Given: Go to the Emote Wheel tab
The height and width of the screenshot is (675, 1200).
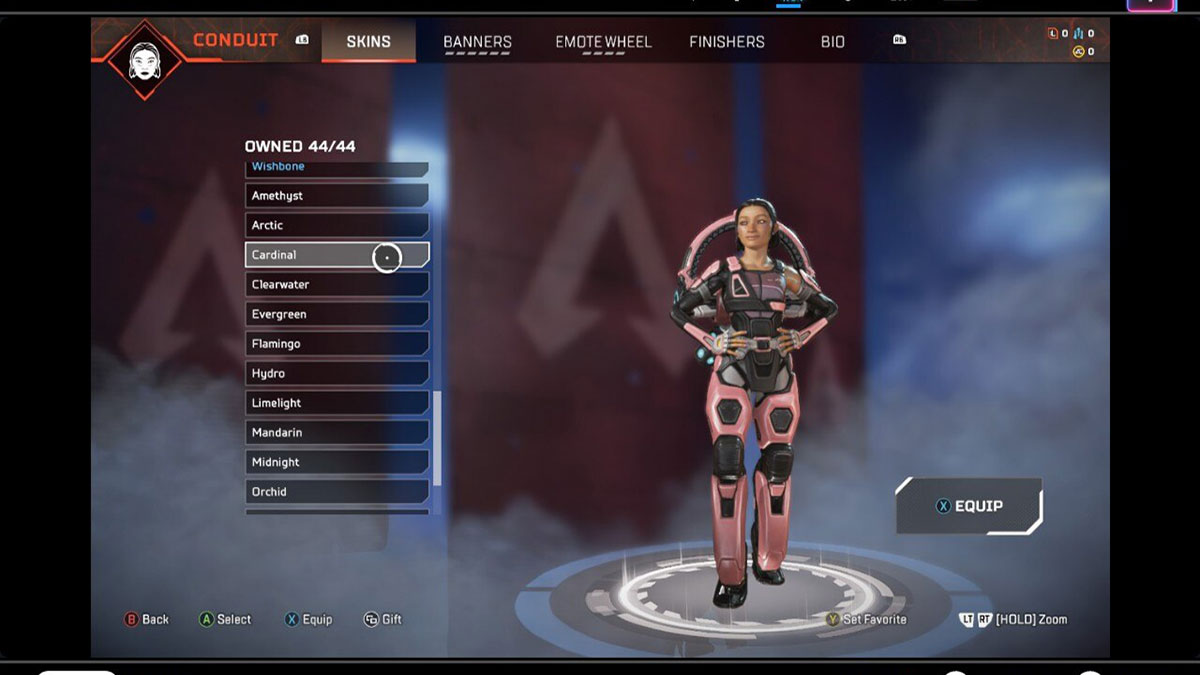Looking at the screenshot, I should 603,42.
